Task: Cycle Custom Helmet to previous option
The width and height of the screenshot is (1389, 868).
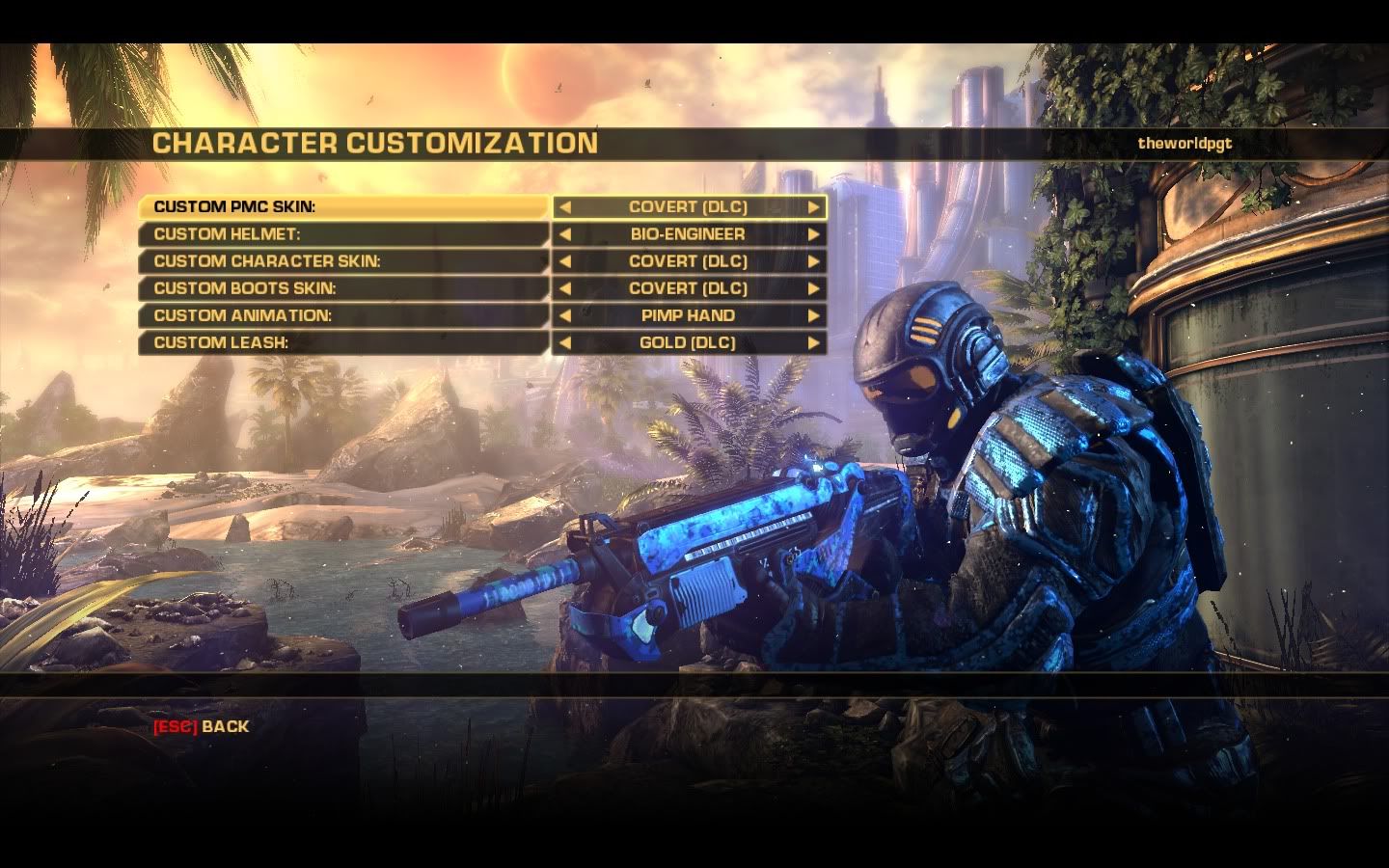Action: (565, 234)
